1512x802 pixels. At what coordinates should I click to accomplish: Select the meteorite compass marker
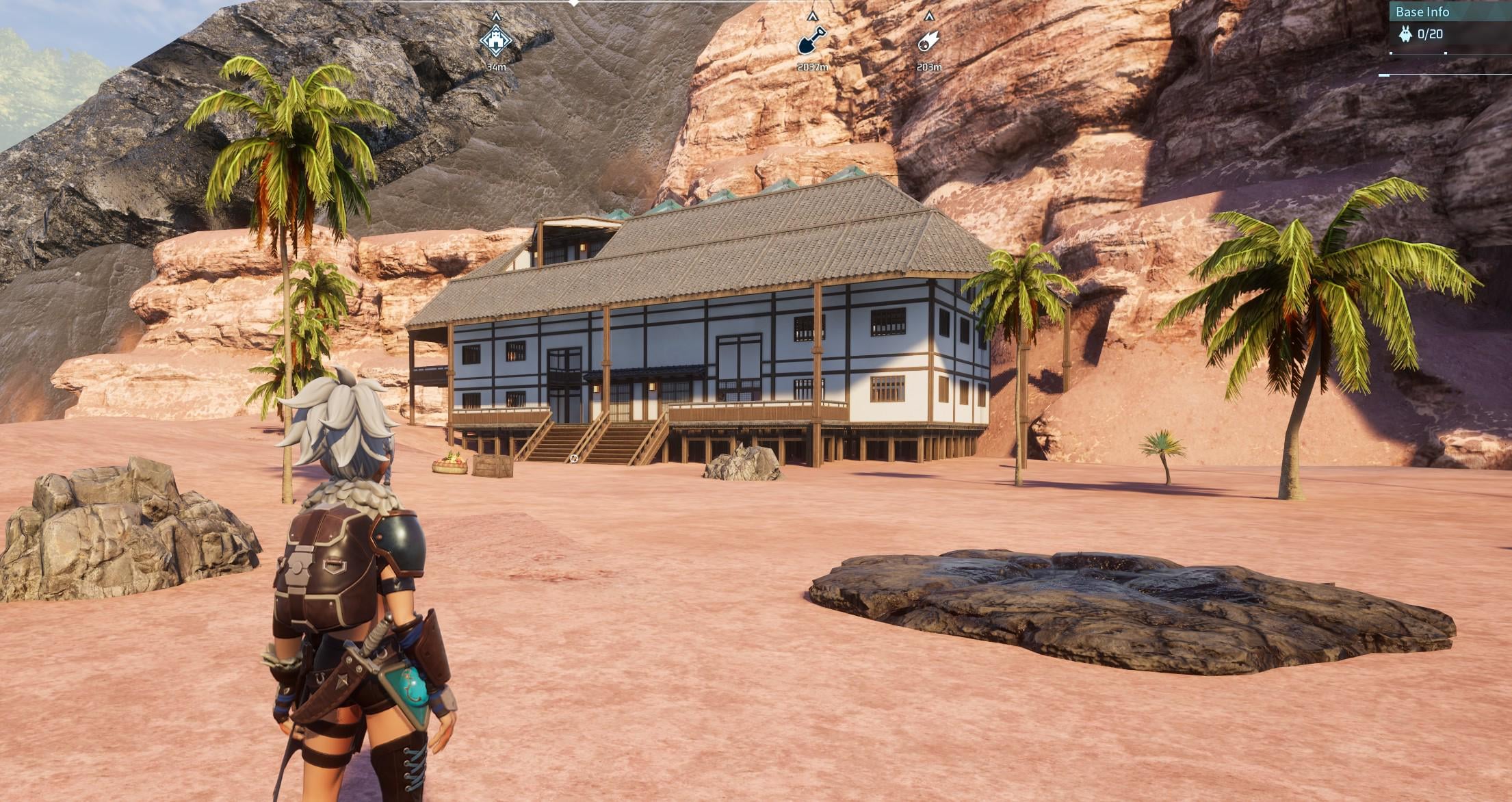pyautogui.click(x=928, y=41)
